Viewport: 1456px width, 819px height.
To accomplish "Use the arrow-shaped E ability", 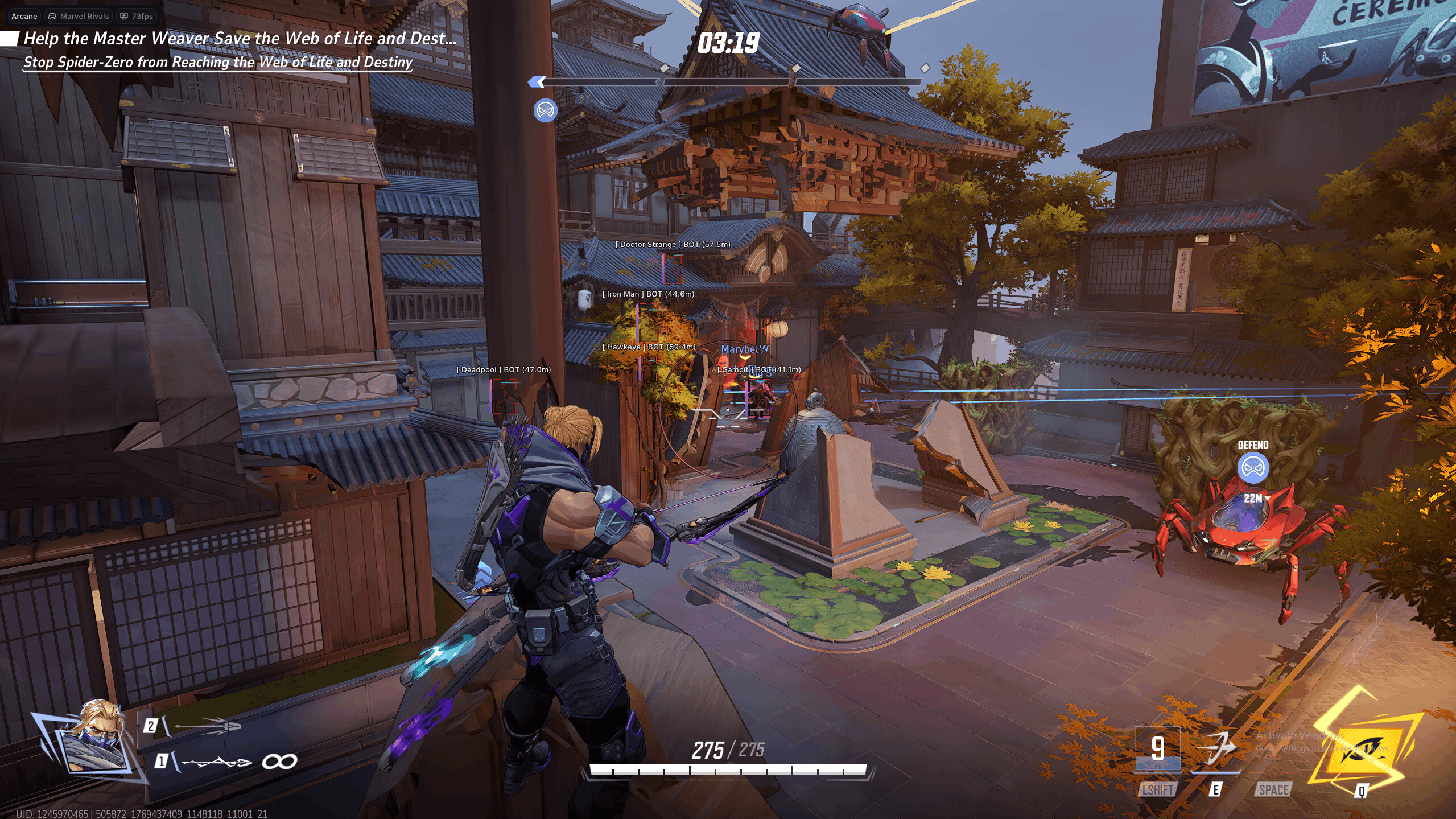I will point(1215,749).
